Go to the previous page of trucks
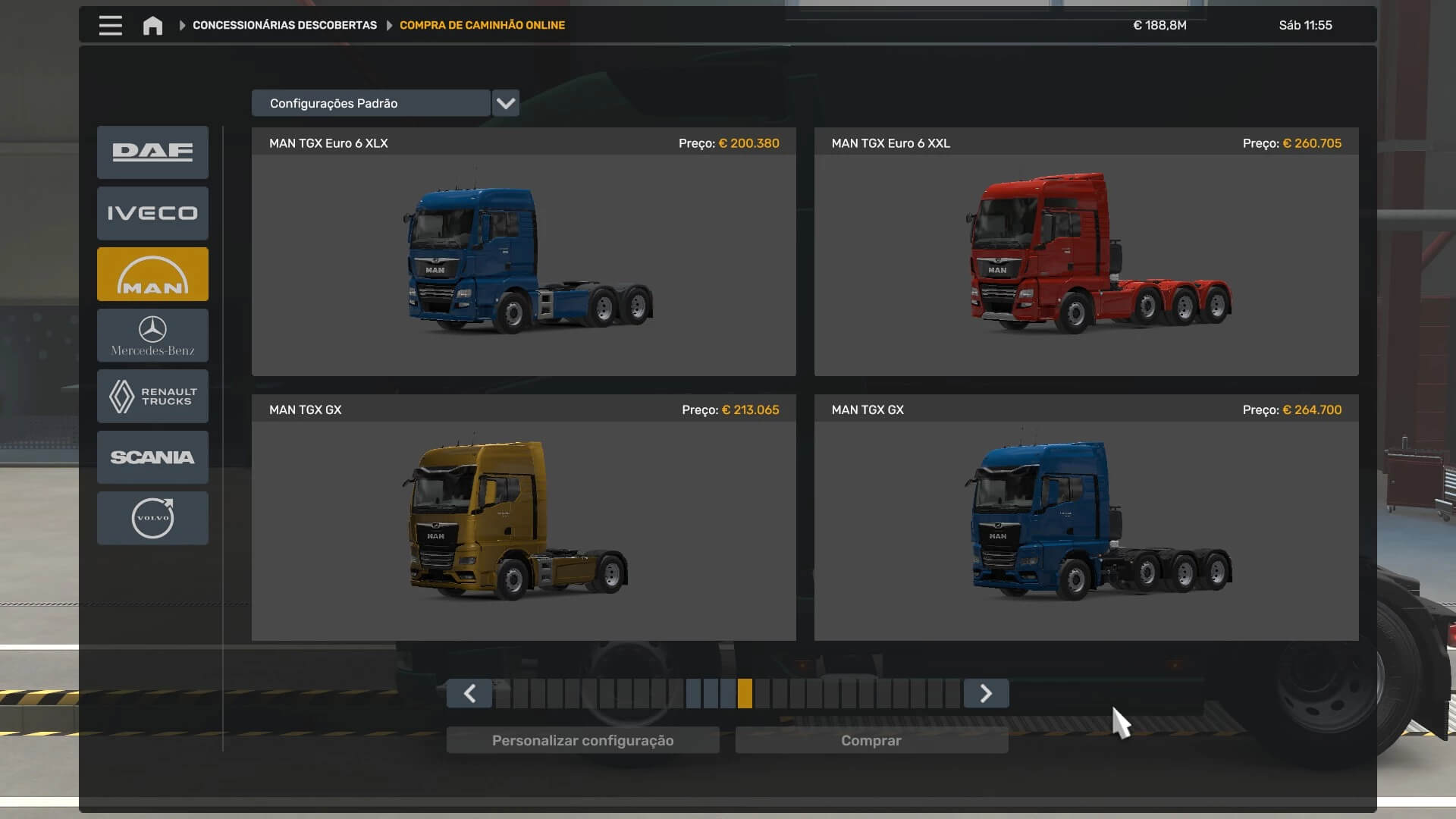Image resolution: width=1456 pixels, height=819 pixels. [x=469, y=693]
